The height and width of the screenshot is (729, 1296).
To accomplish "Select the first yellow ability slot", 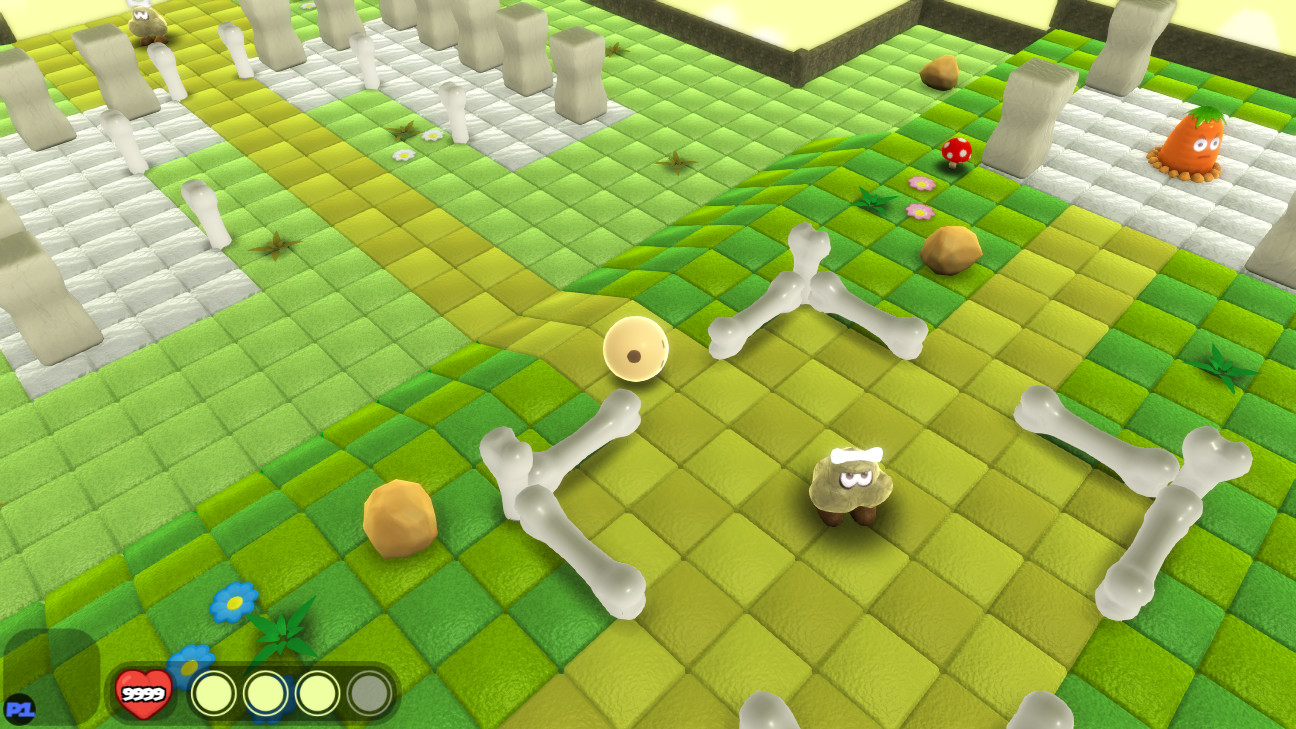I will point(214,691).
